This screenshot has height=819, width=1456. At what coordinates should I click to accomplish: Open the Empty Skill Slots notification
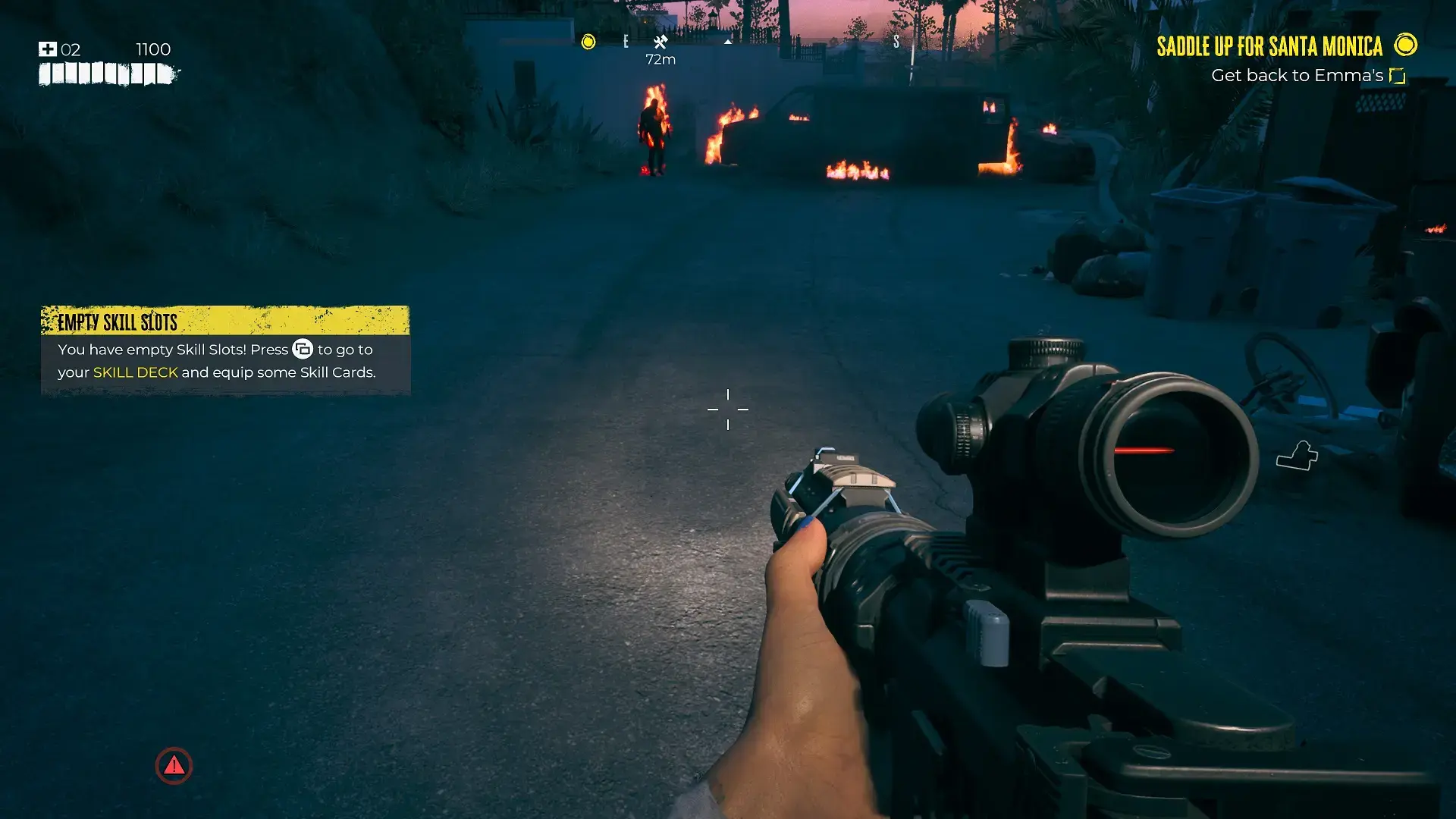pos(225,350)
